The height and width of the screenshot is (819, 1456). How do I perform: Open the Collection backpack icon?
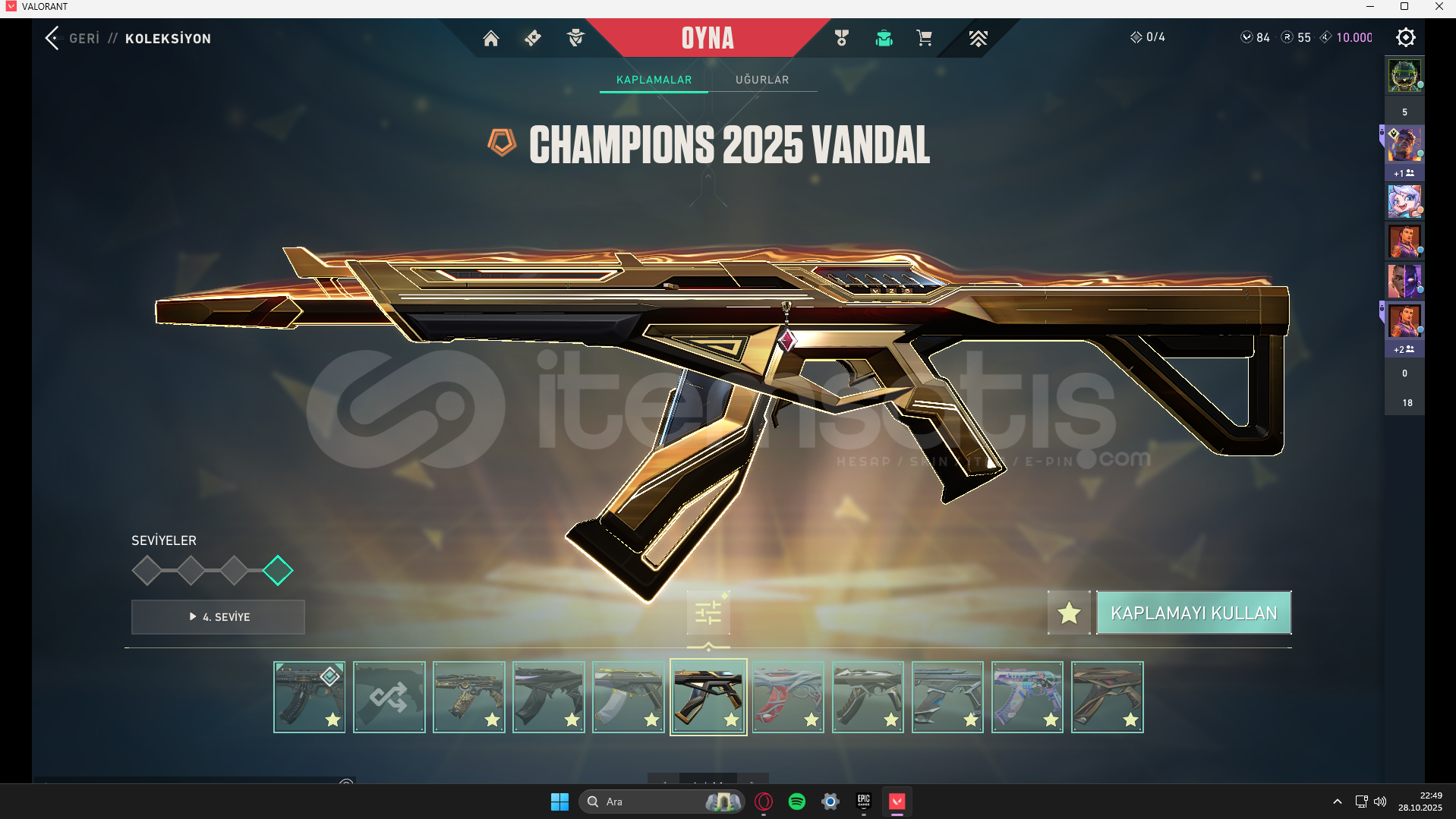[884, 38]
